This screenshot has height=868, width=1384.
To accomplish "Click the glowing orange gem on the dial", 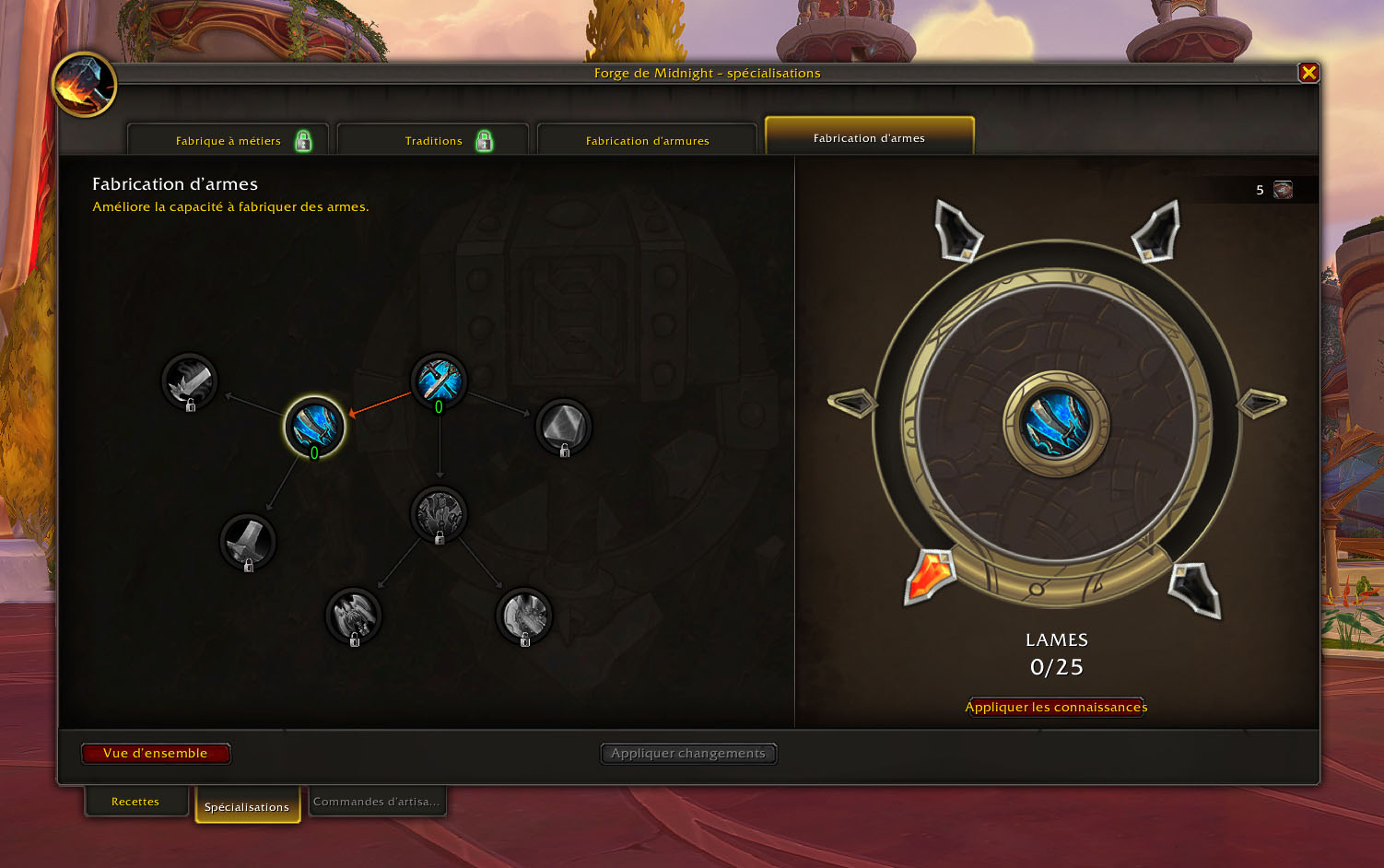I will point(932,576).
